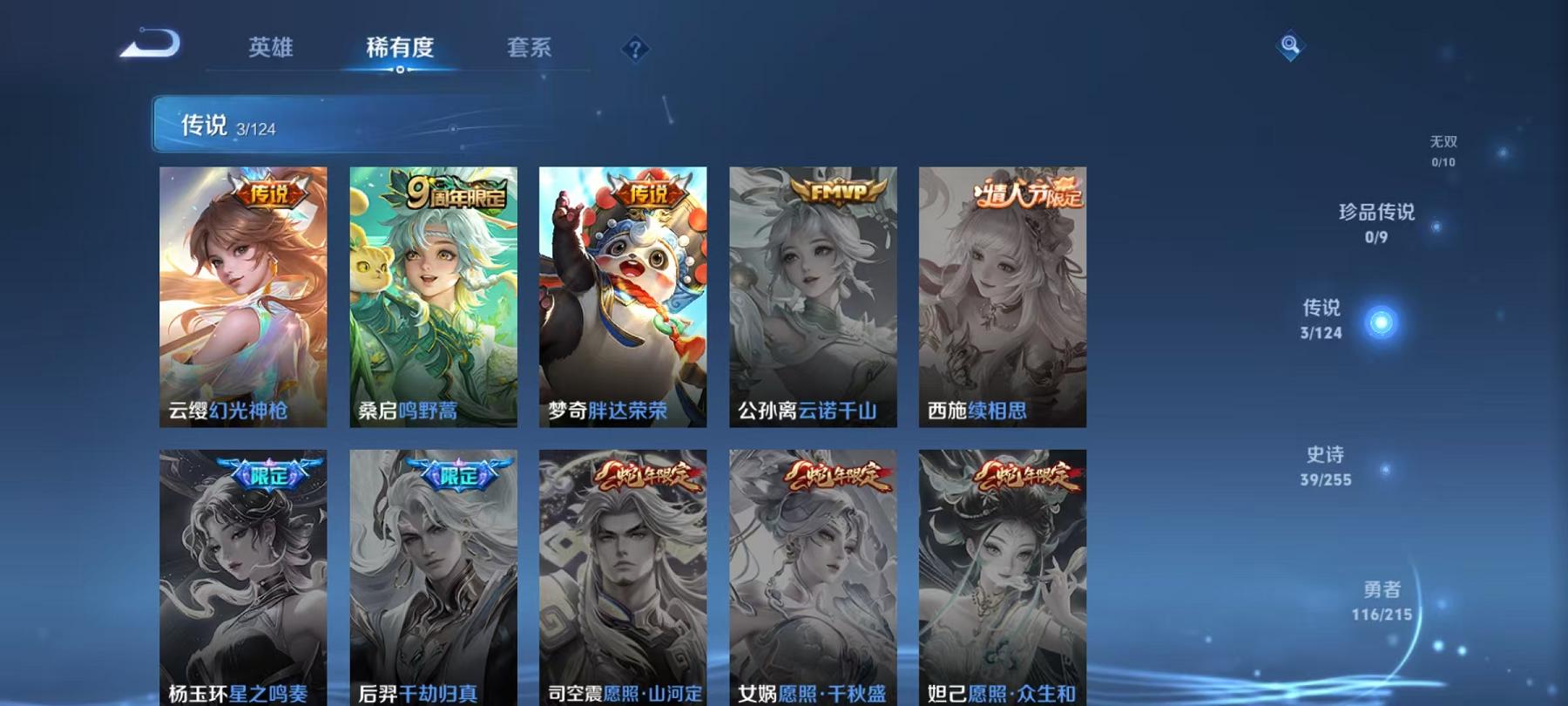Select the 勇者 category in the sidebar

(1381, 601)
